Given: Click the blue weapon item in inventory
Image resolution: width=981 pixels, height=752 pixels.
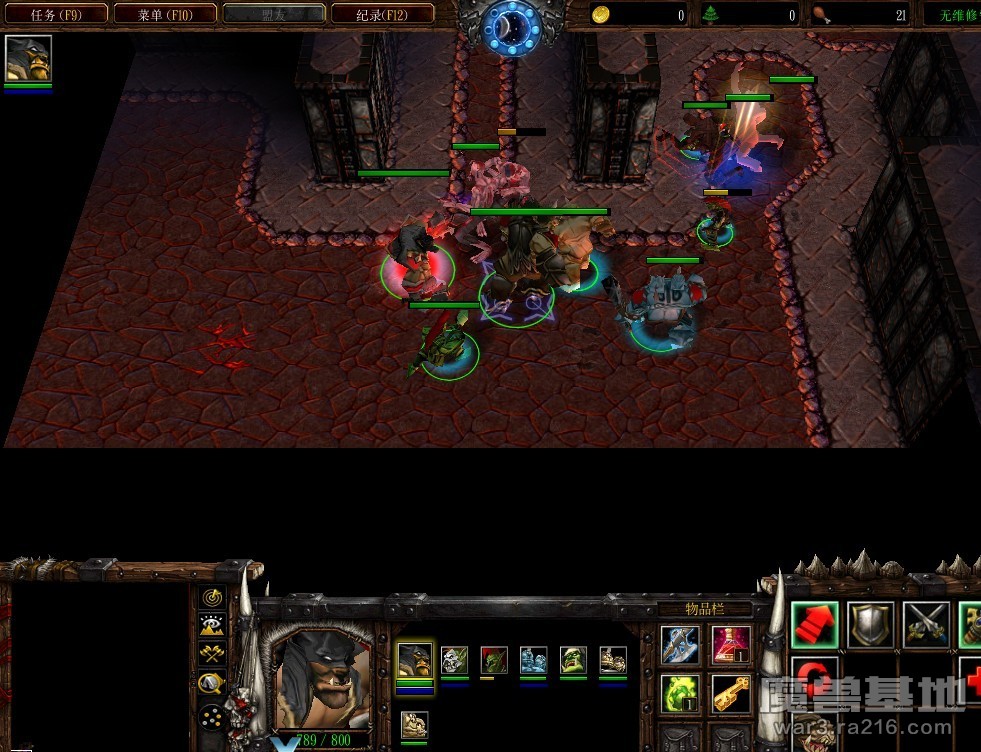Looking at the screenshot, I should point(680,645).
